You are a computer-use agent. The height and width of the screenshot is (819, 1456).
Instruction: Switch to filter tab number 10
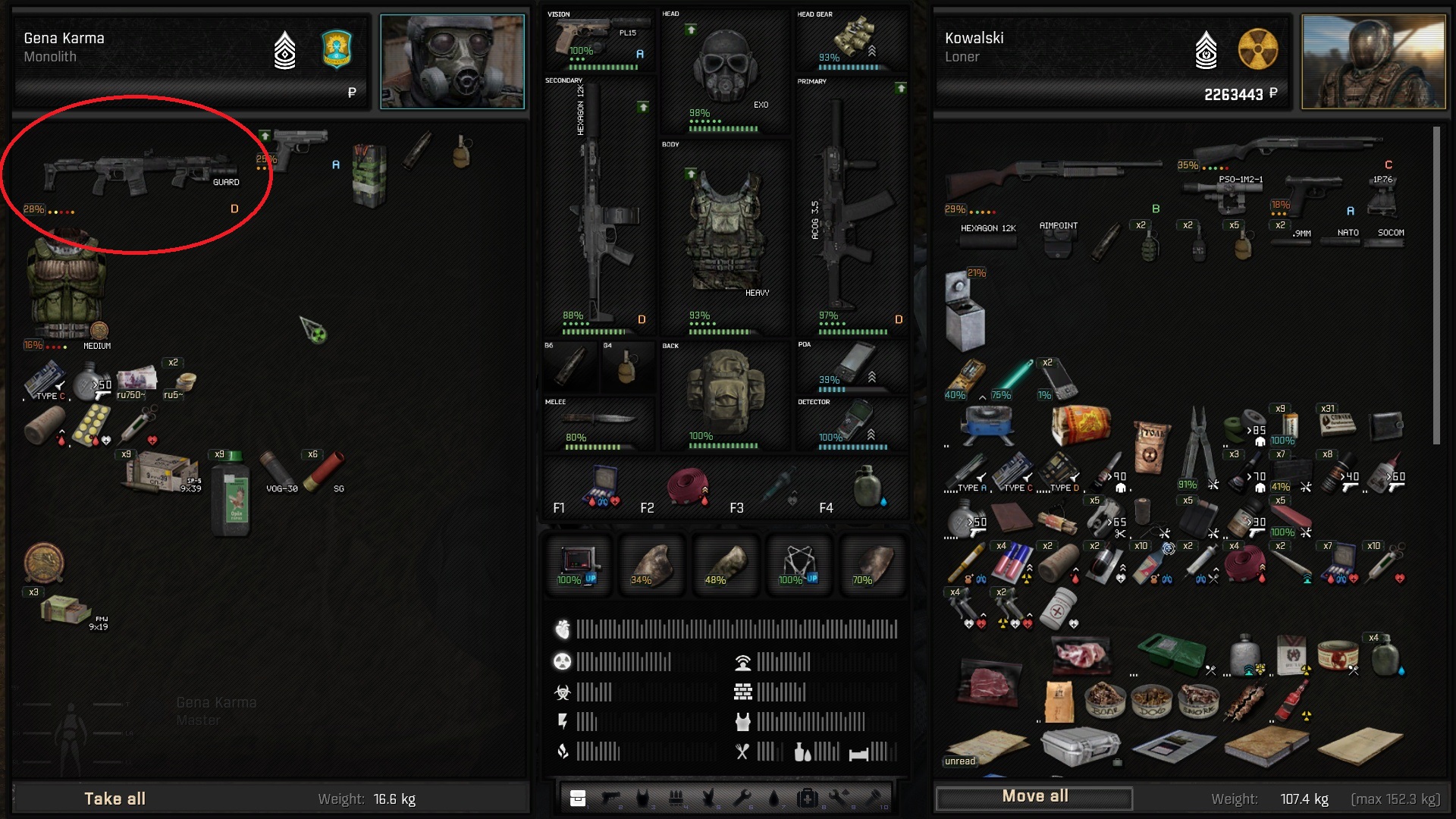click(x=874, y=796)
